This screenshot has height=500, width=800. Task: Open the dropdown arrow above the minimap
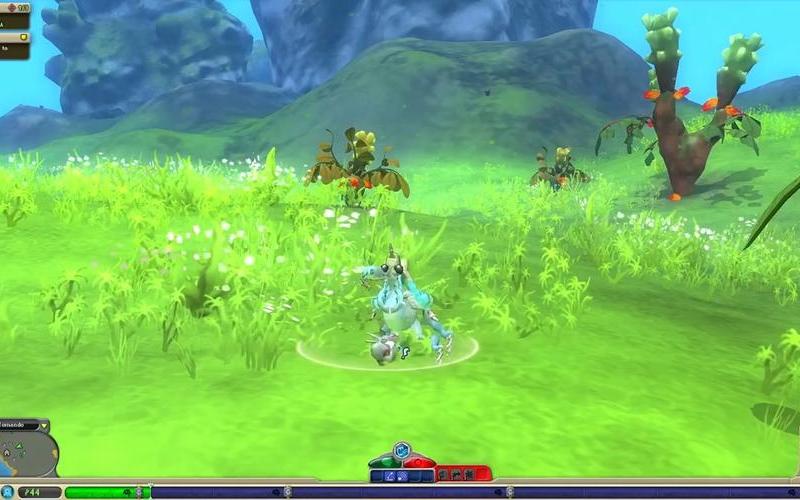coord(44,425)
